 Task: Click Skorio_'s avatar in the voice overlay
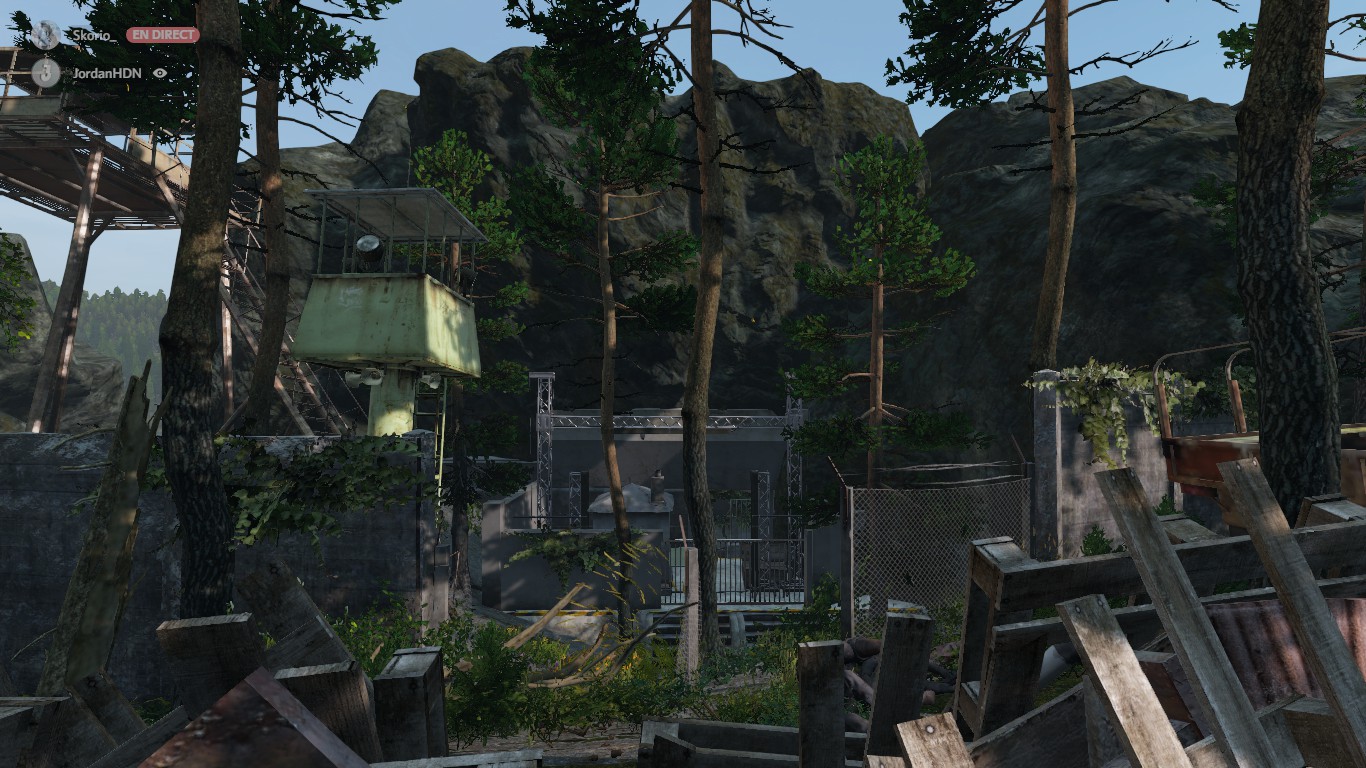tap(45, 35)
